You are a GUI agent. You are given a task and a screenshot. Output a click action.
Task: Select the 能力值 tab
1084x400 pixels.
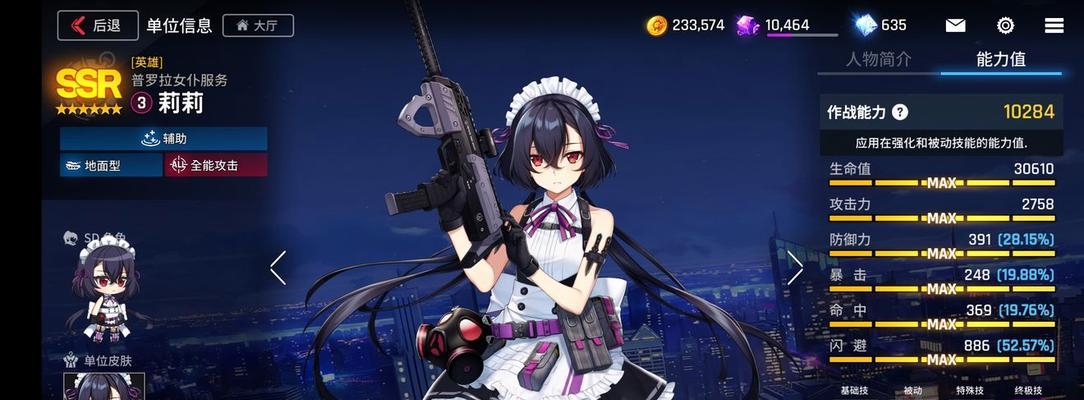1001,59
